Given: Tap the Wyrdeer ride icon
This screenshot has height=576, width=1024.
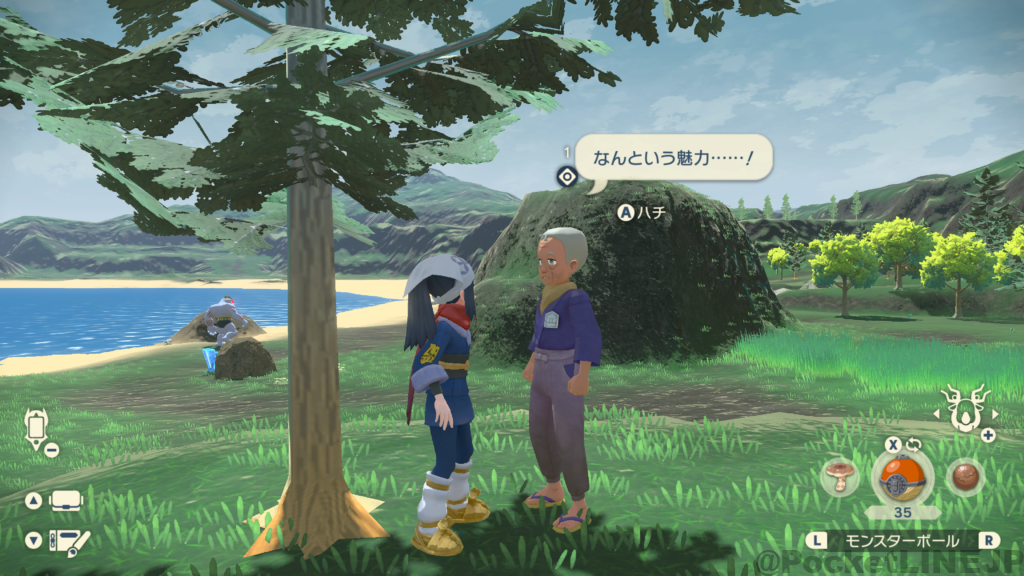Looking at the screenshot, I should tap(965, 408).
